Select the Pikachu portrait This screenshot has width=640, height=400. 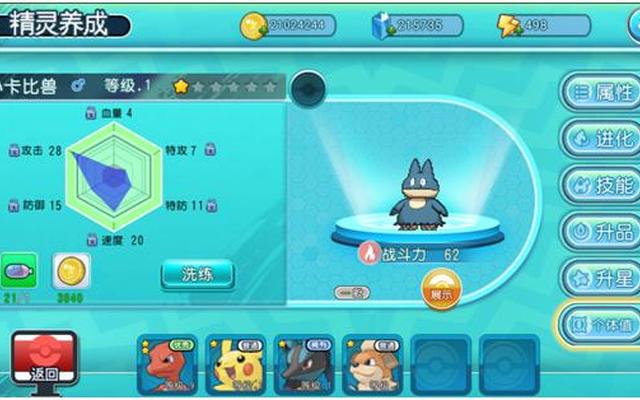tap(237, 365)
